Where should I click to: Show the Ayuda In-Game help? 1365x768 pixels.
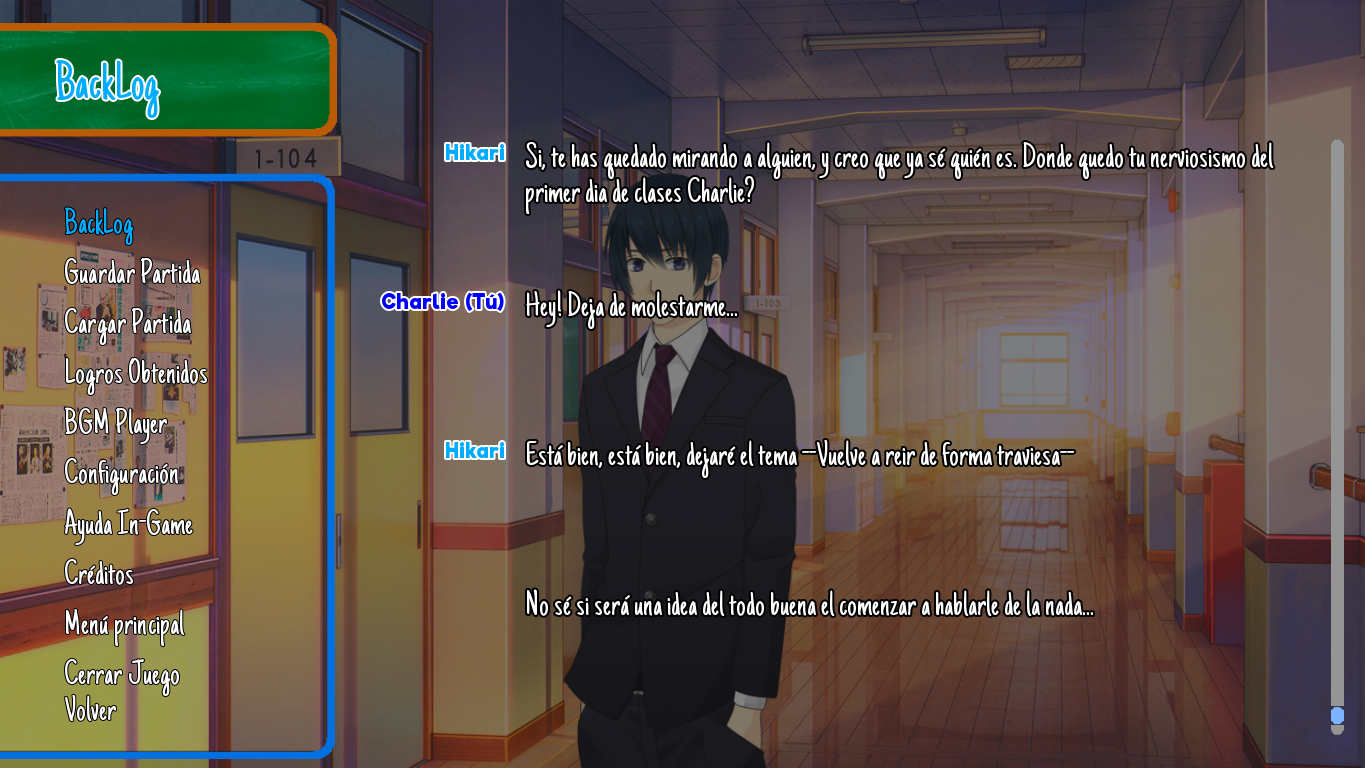[x=128, y=524]
